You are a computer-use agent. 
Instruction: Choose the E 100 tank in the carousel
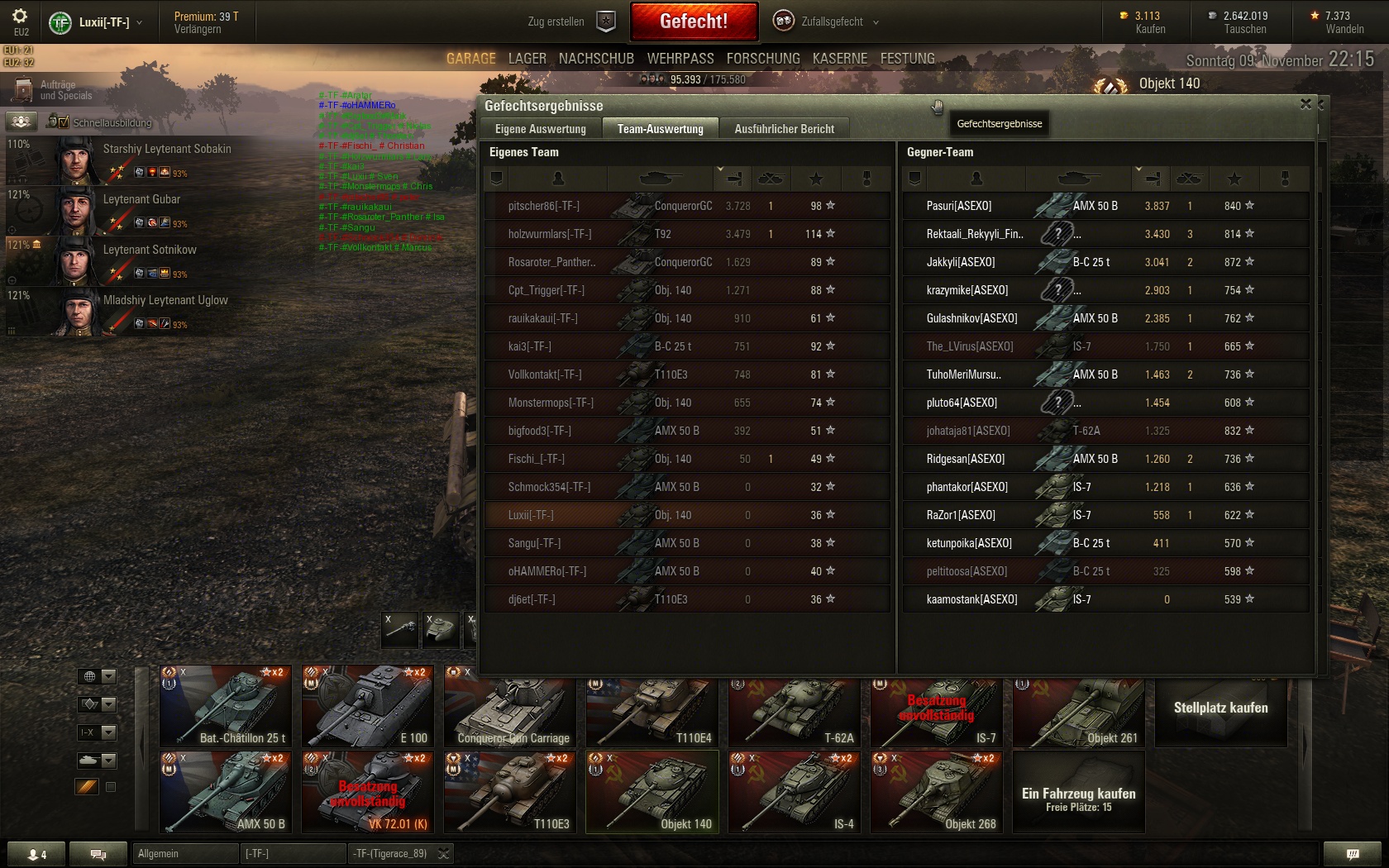coord(368,706)
